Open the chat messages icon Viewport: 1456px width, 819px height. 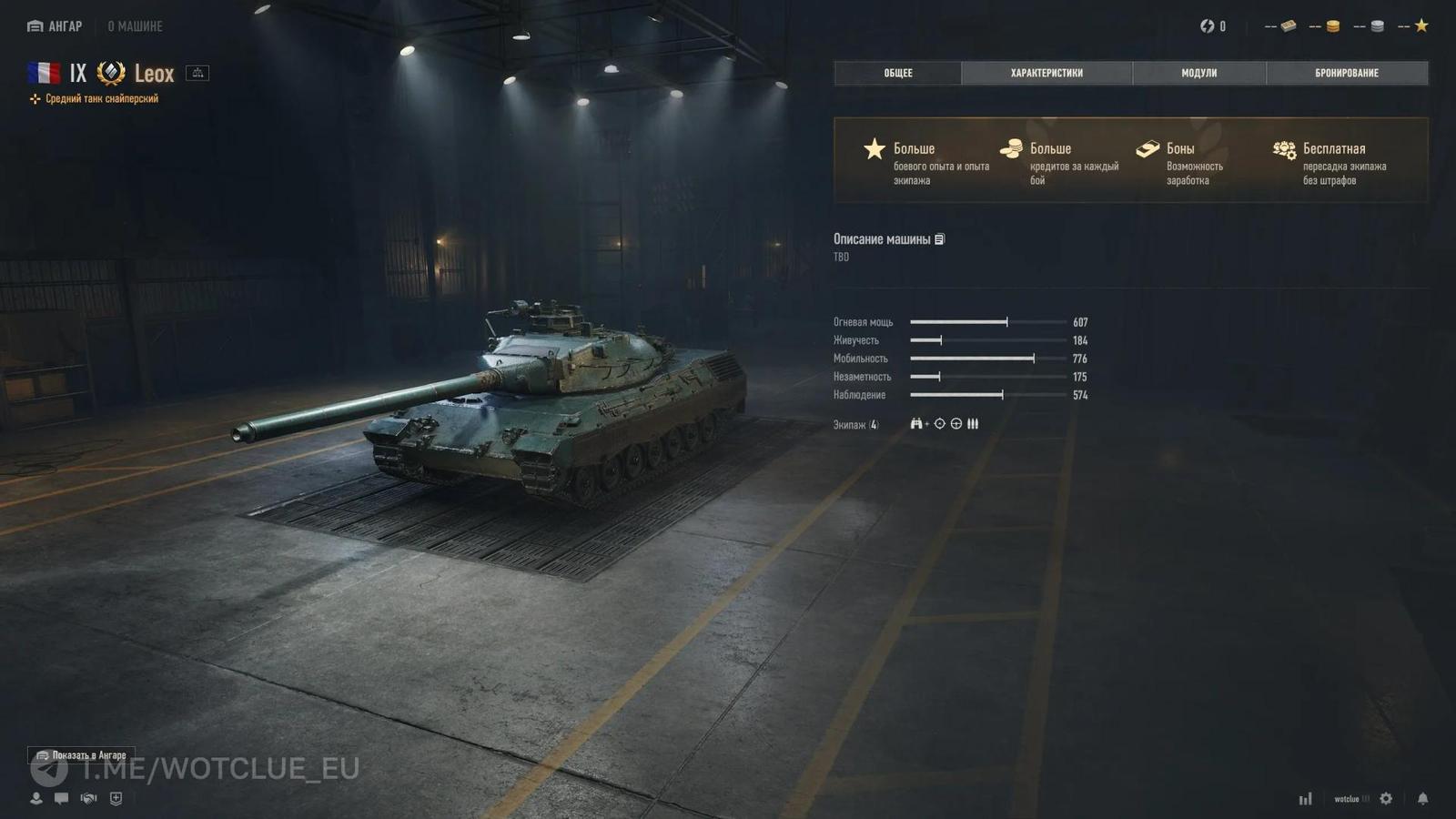[61, 798]
